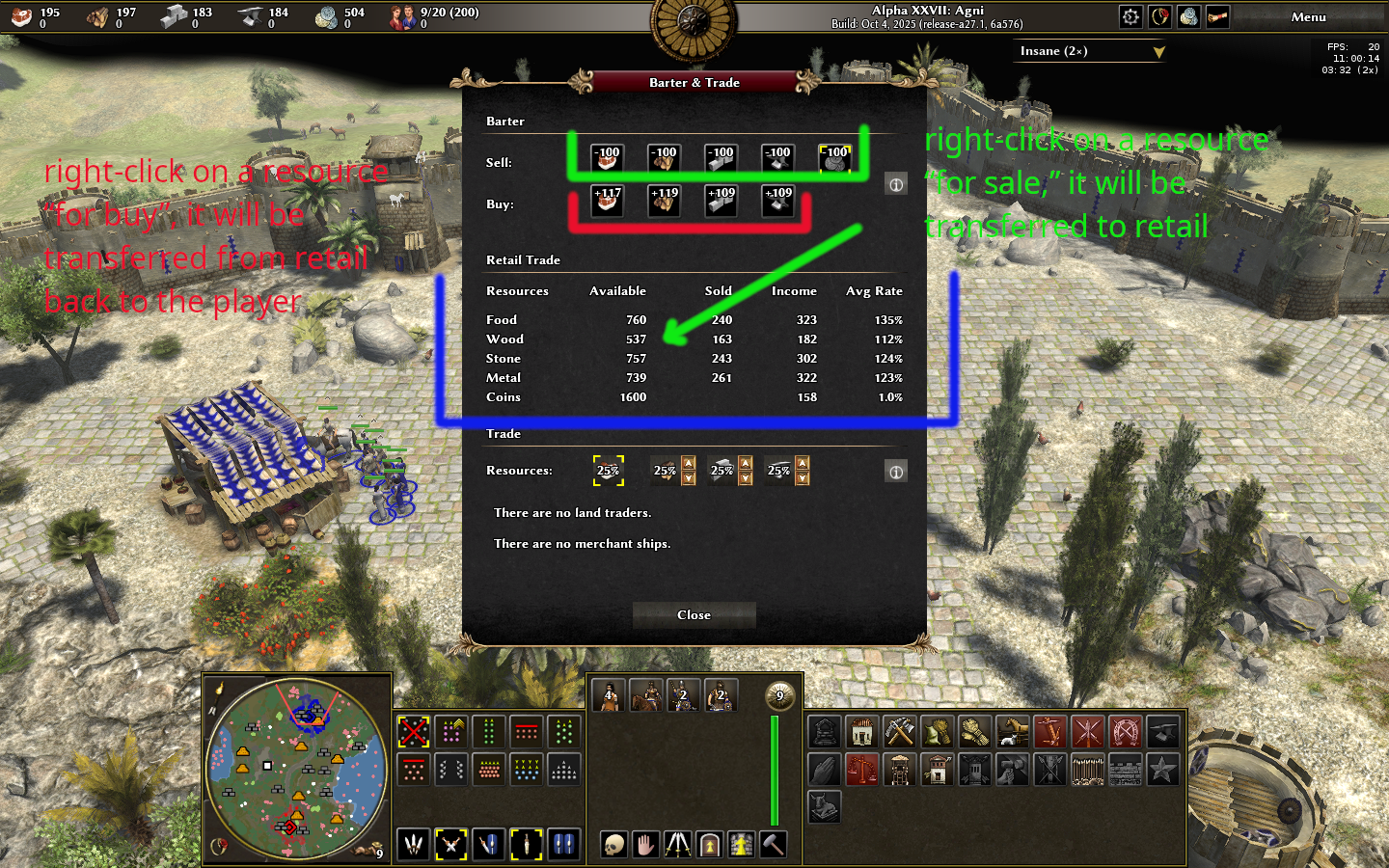Open the game speed dropdown
Image resolution: width=1389 pixels, height=868 pixels.
click(1158, 52)
